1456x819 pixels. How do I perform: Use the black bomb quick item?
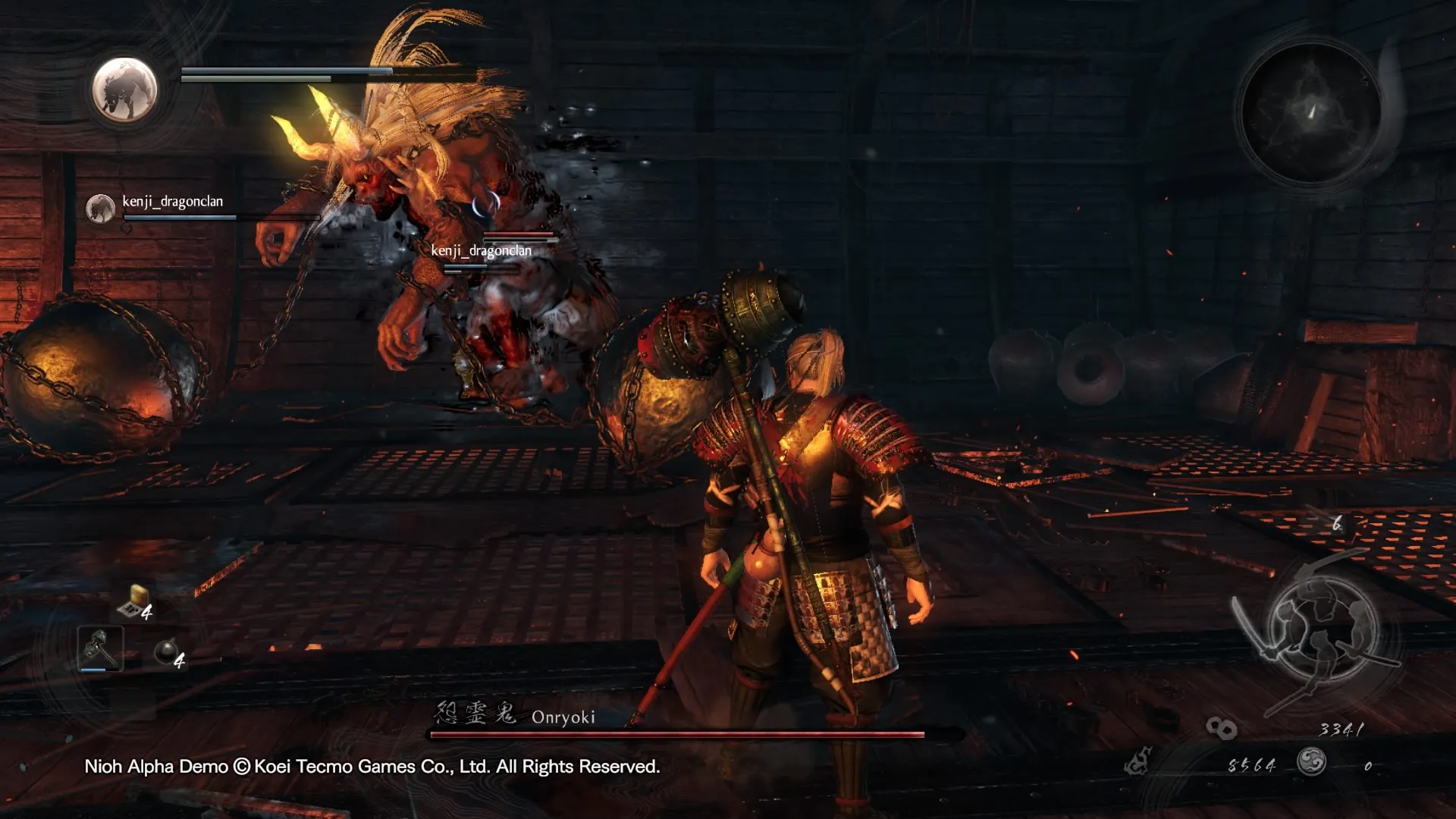pyautogui.click(x=165, y=651)
